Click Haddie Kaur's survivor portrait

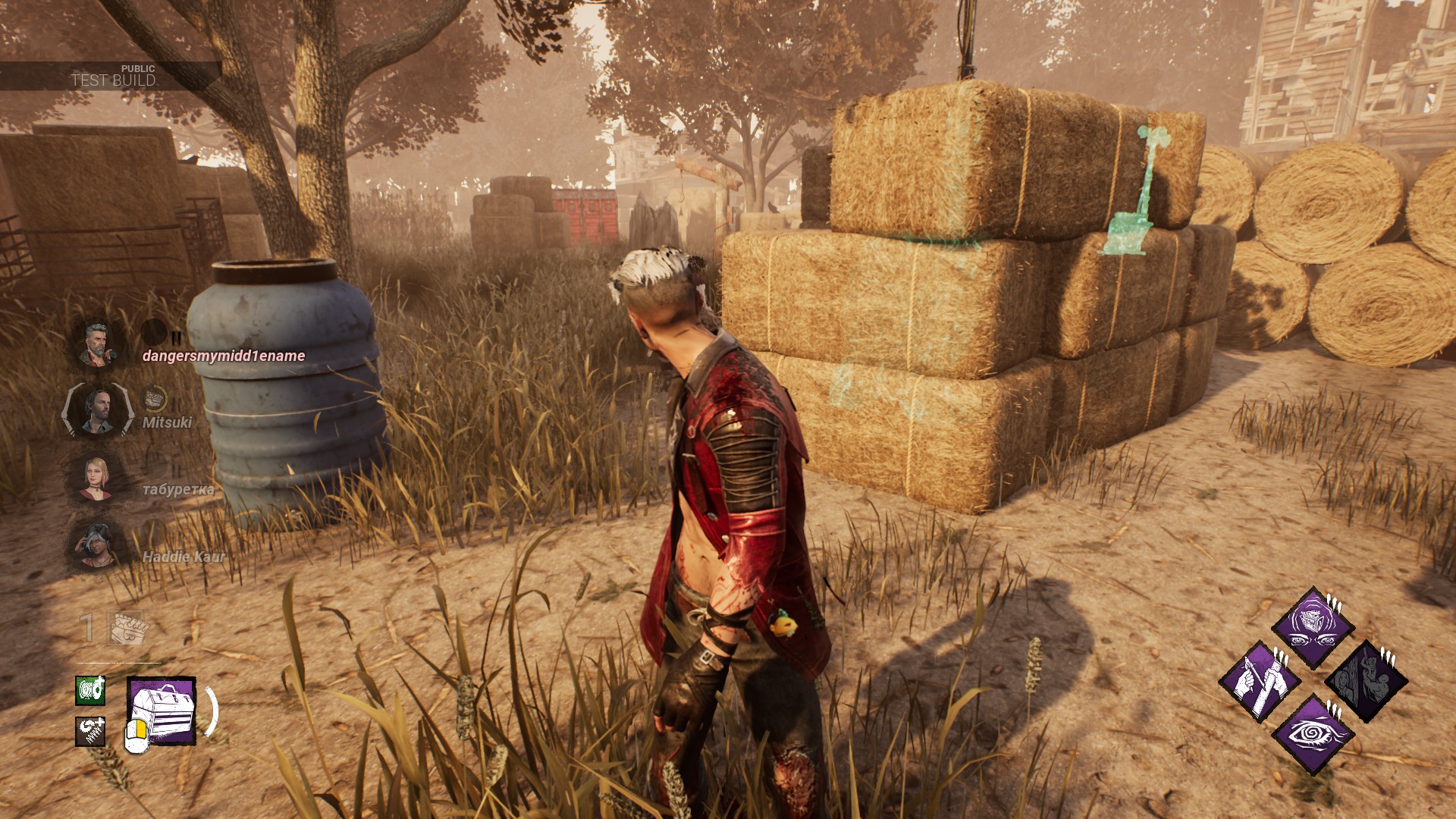click(98, 546)
